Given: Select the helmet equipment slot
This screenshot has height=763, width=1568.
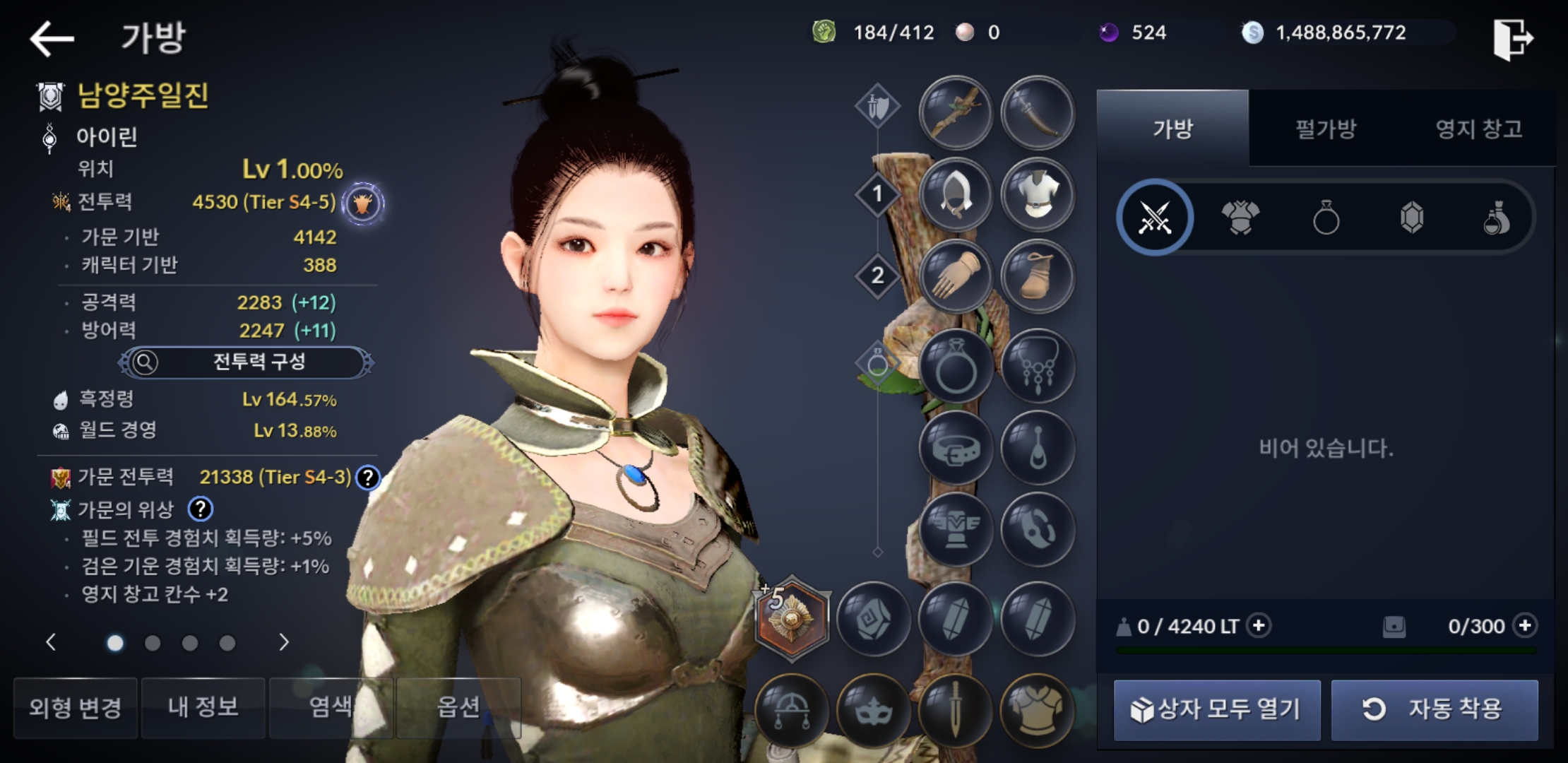Looking at the screenshot, I should [x=956, y=194].
